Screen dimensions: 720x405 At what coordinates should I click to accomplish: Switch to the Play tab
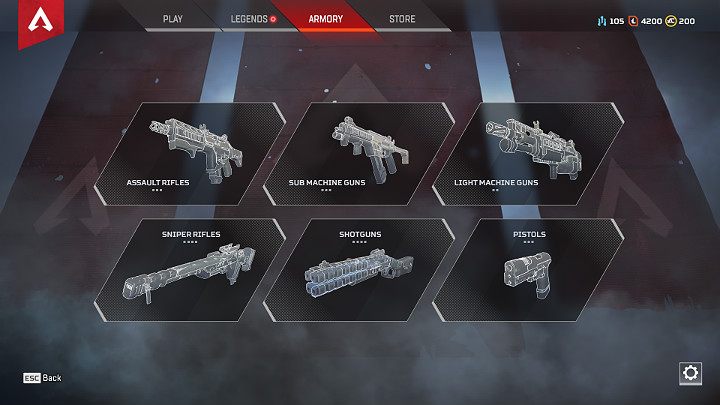point(172,19)
